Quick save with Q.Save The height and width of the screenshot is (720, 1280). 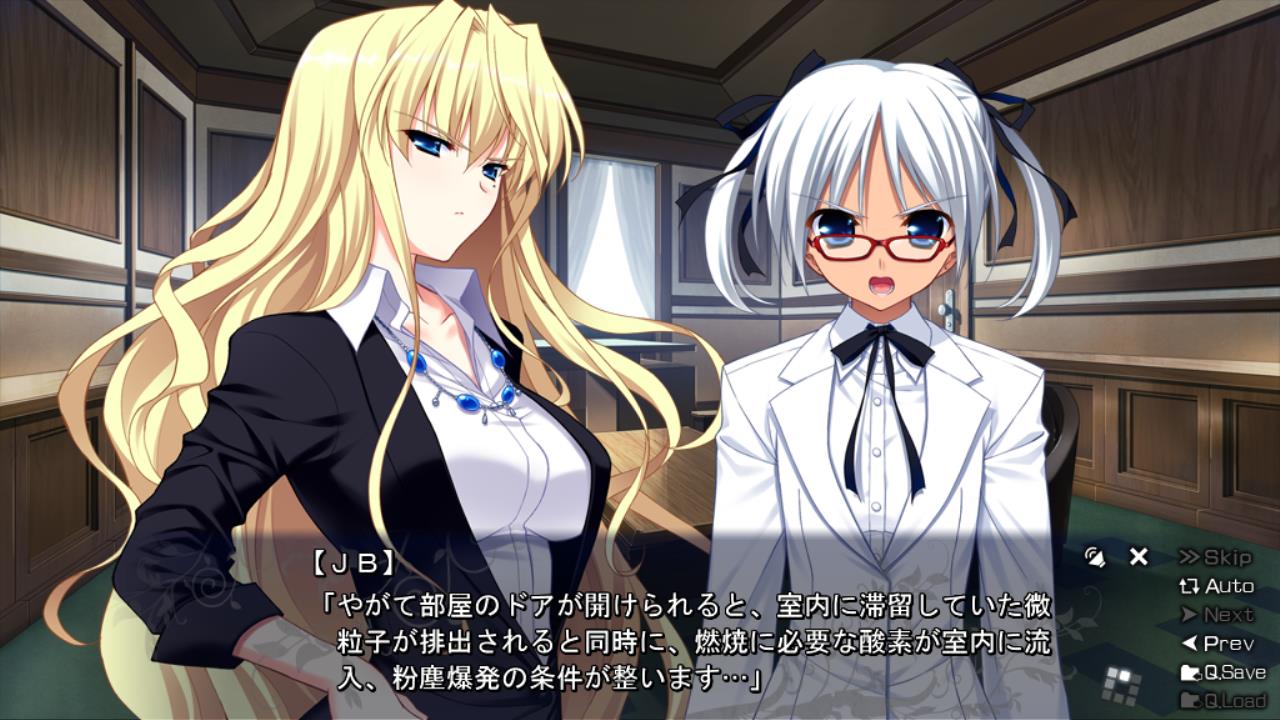[x=1223, y=672]
